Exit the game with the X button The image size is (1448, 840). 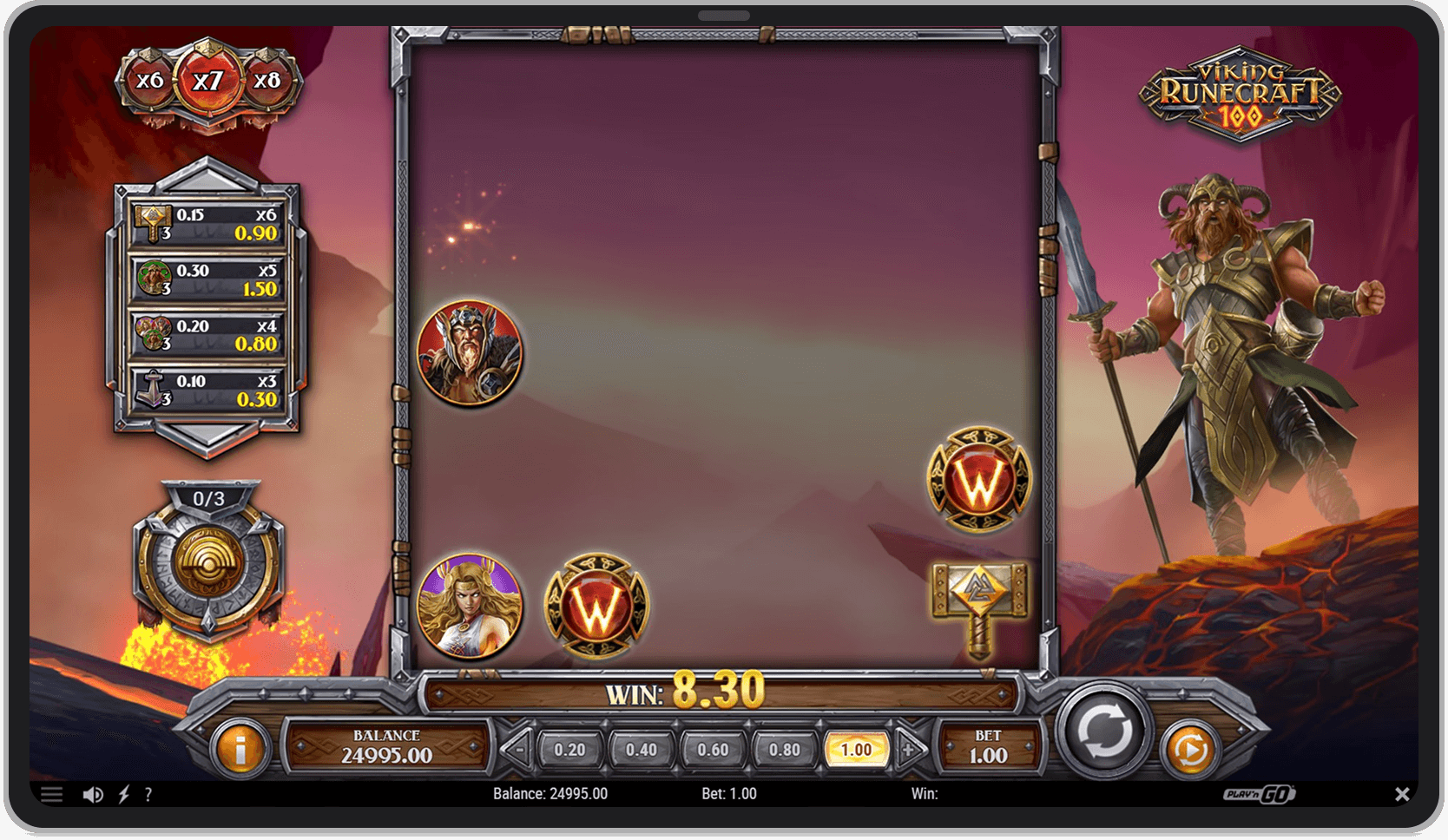click(1401, 793)
